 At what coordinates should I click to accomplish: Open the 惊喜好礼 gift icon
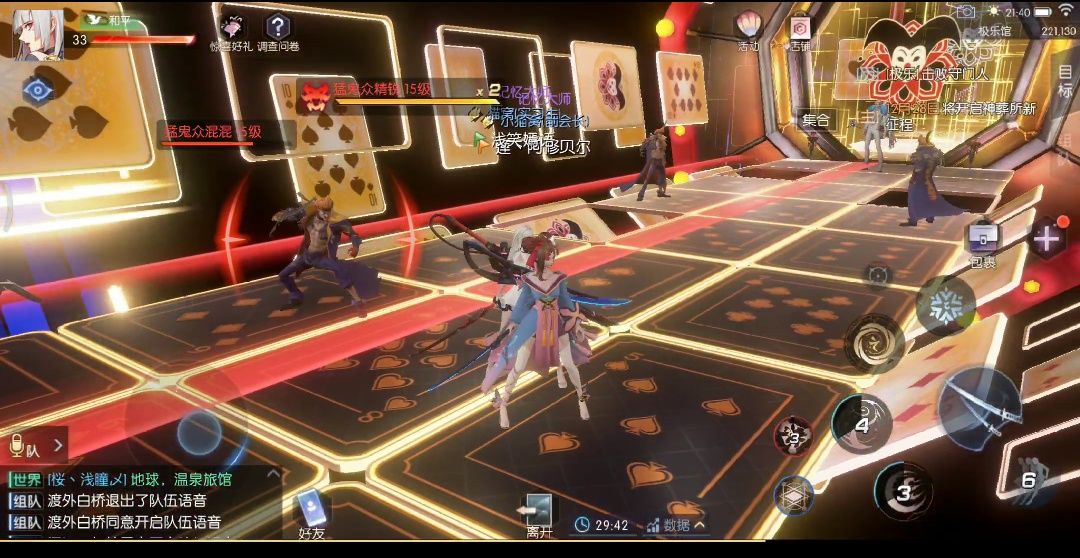click(x=230, y=29)
